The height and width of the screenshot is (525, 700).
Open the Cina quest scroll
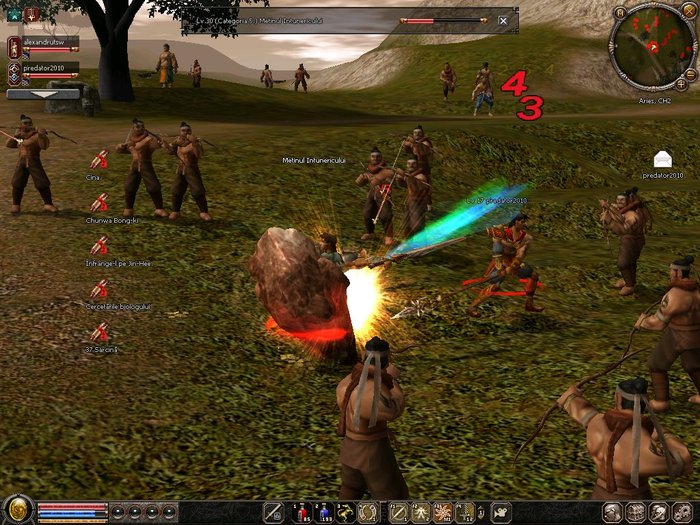(99, 160)
